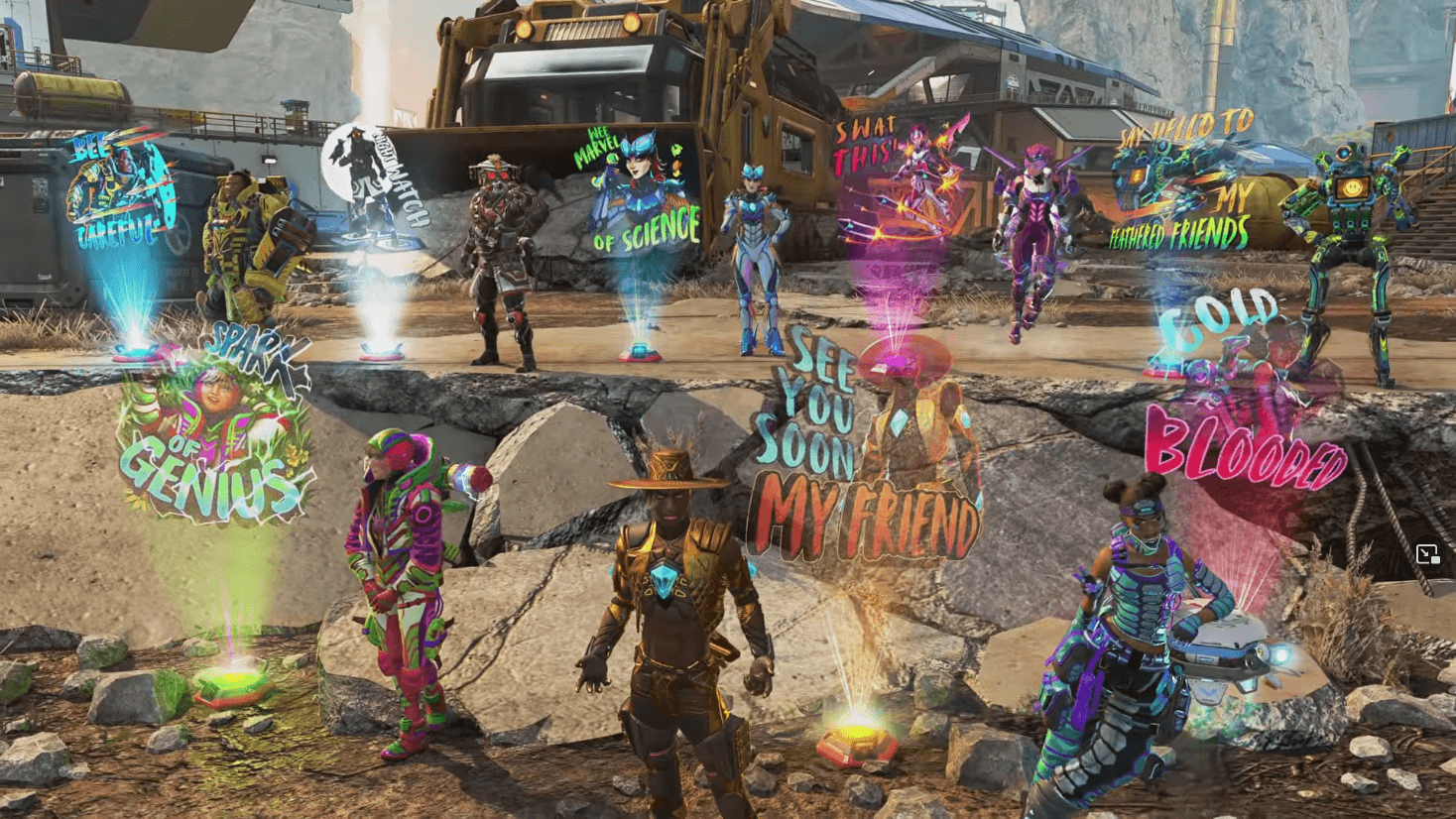The image size is (1456, 819).
Task: Open the picture-in-picture video overlay button
Action: point(1427,554)
